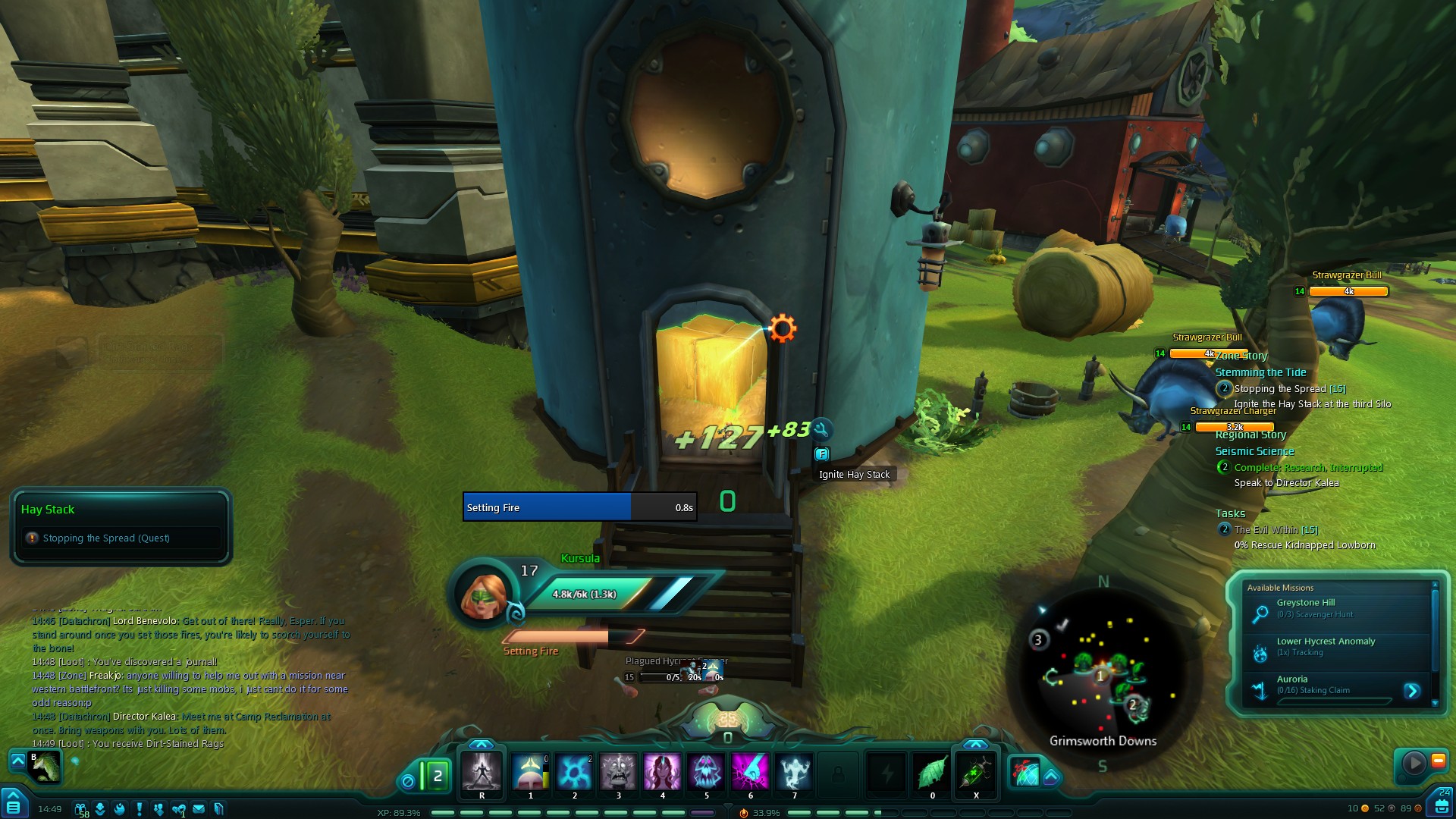Cast the pale ghost figure ability
1456x819 pixels.
click(x=794, y=772)
